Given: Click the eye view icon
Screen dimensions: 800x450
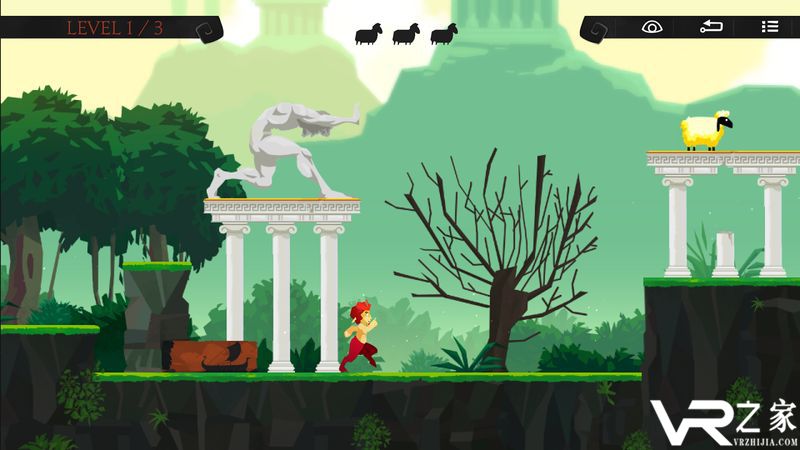Looking at the screenshot, I should point(652,27).
